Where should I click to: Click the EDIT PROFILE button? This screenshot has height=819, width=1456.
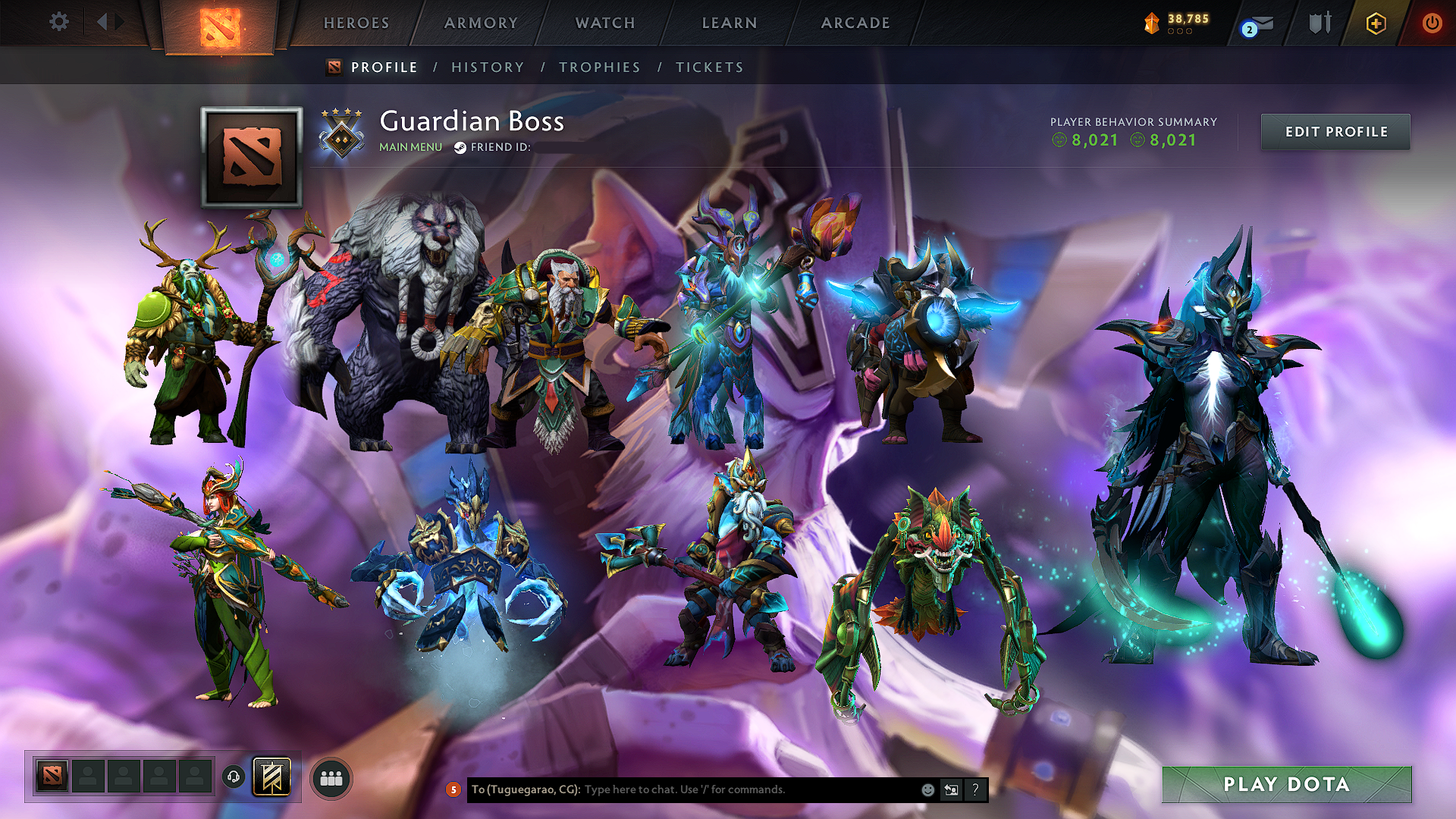point(1335,131)
